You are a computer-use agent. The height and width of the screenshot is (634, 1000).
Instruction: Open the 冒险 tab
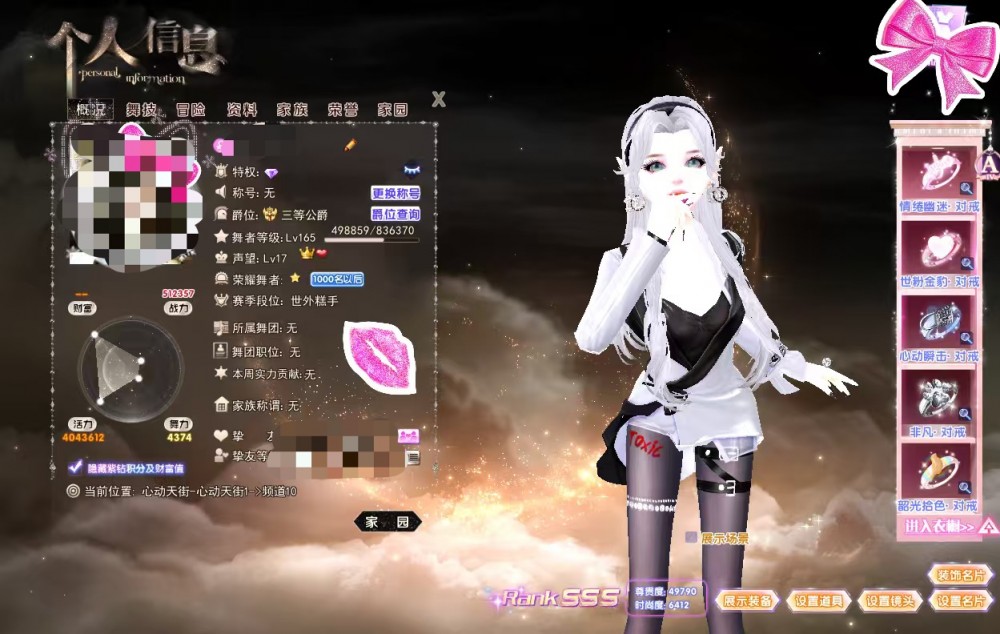190,110
